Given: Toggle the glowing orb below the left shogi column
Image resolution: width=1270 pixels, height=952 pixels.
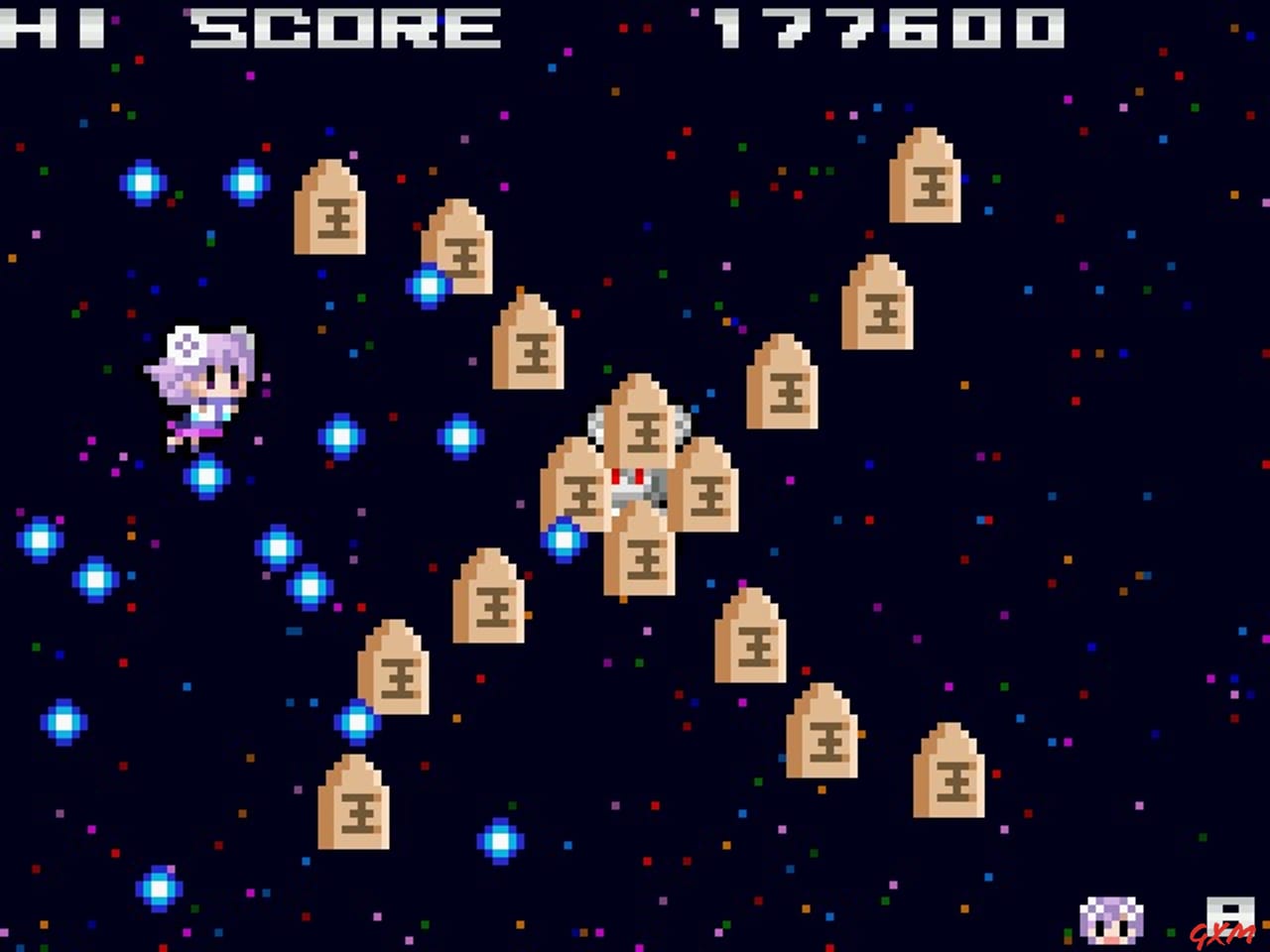Looking at the screenshot, I should point(355,721).
